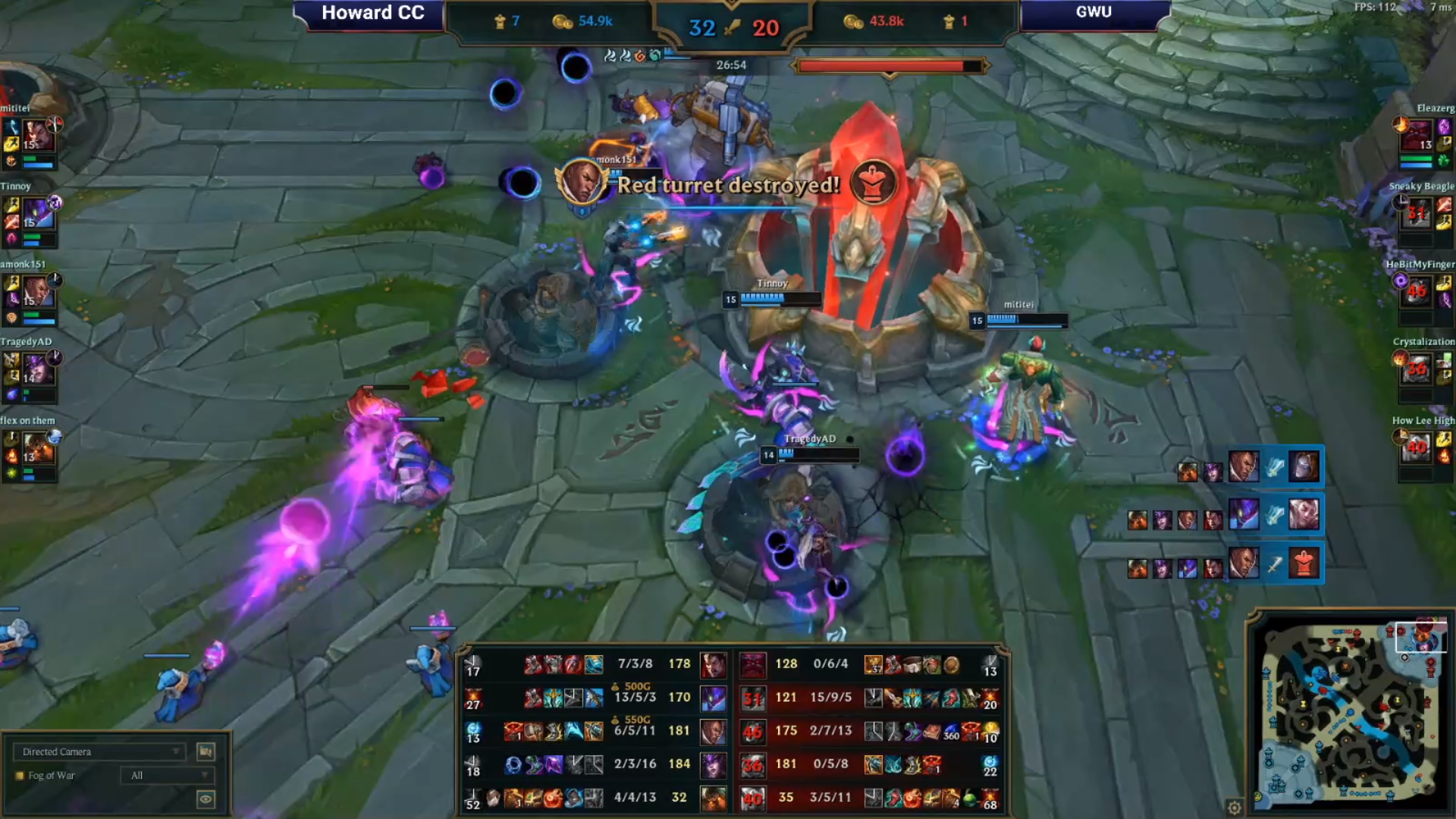Click the 7/3/8 scoreboard champion portrait
Screen dimensions: 1456x819
pos(712,665)
